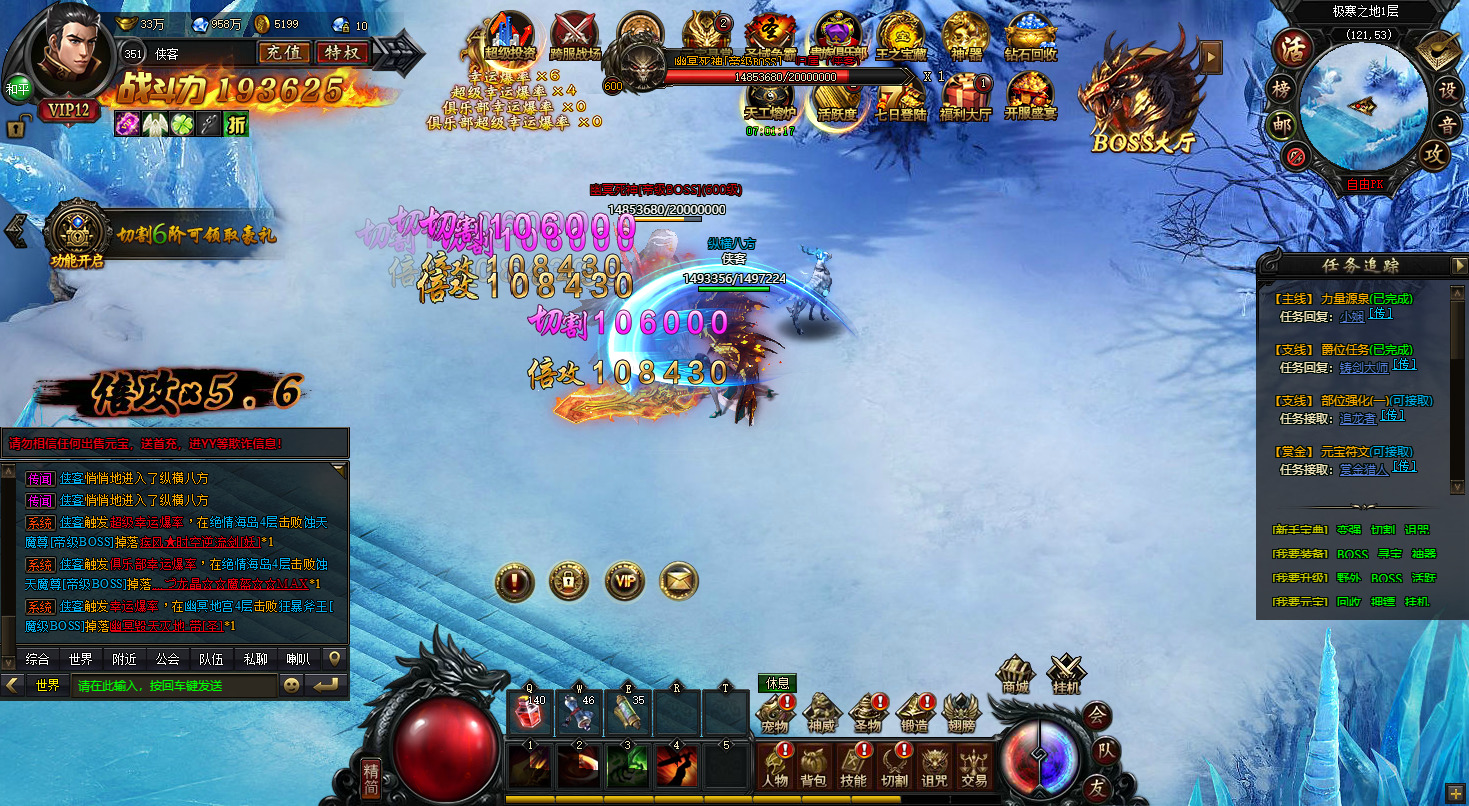The height and width of the screenshot is (806, 1469).
Task: Open the mail 邮 button
Action: tap(1281, 125)
